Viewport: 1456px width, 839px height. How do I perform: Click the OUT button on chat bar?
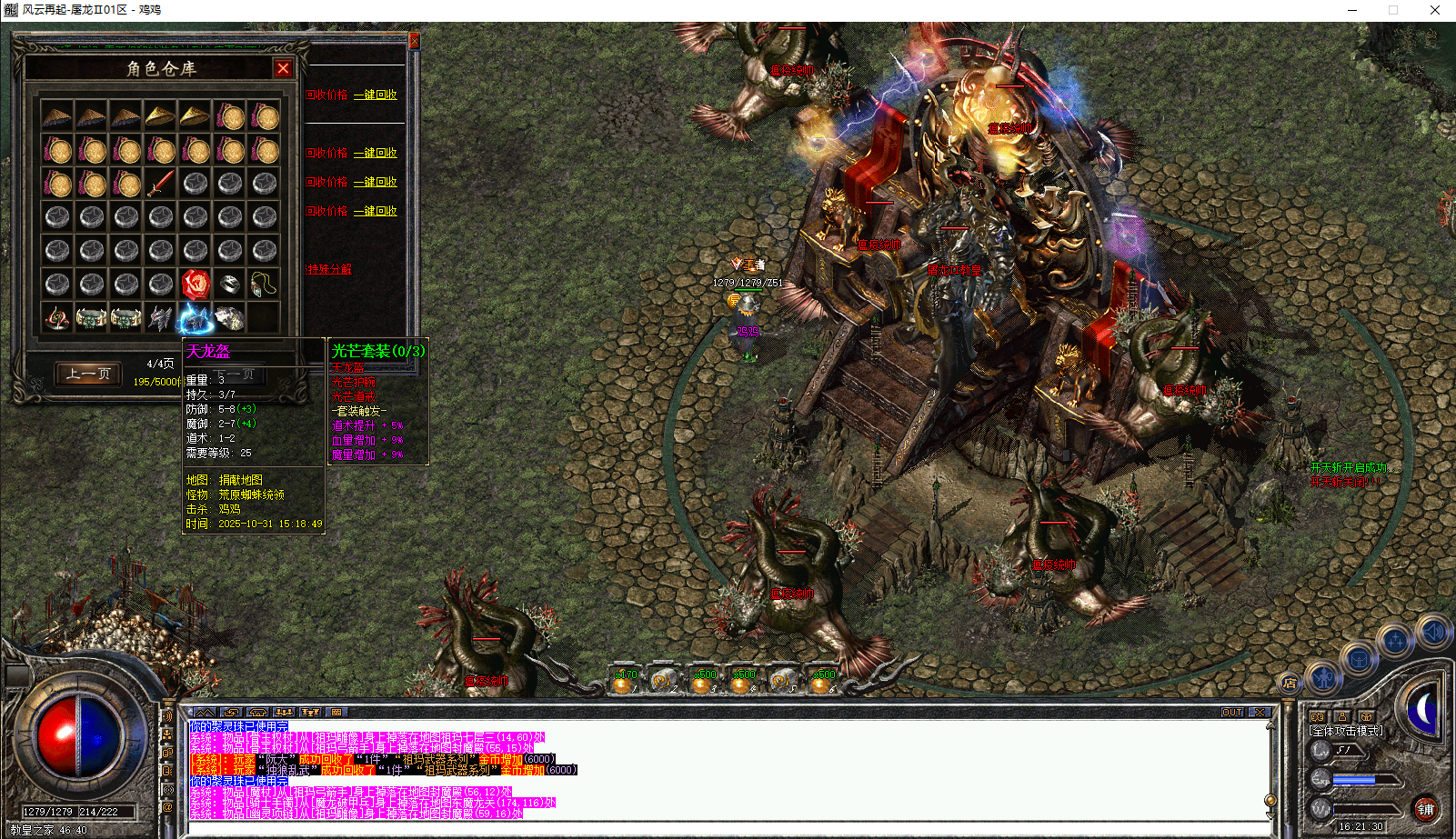pos(1231,713)
